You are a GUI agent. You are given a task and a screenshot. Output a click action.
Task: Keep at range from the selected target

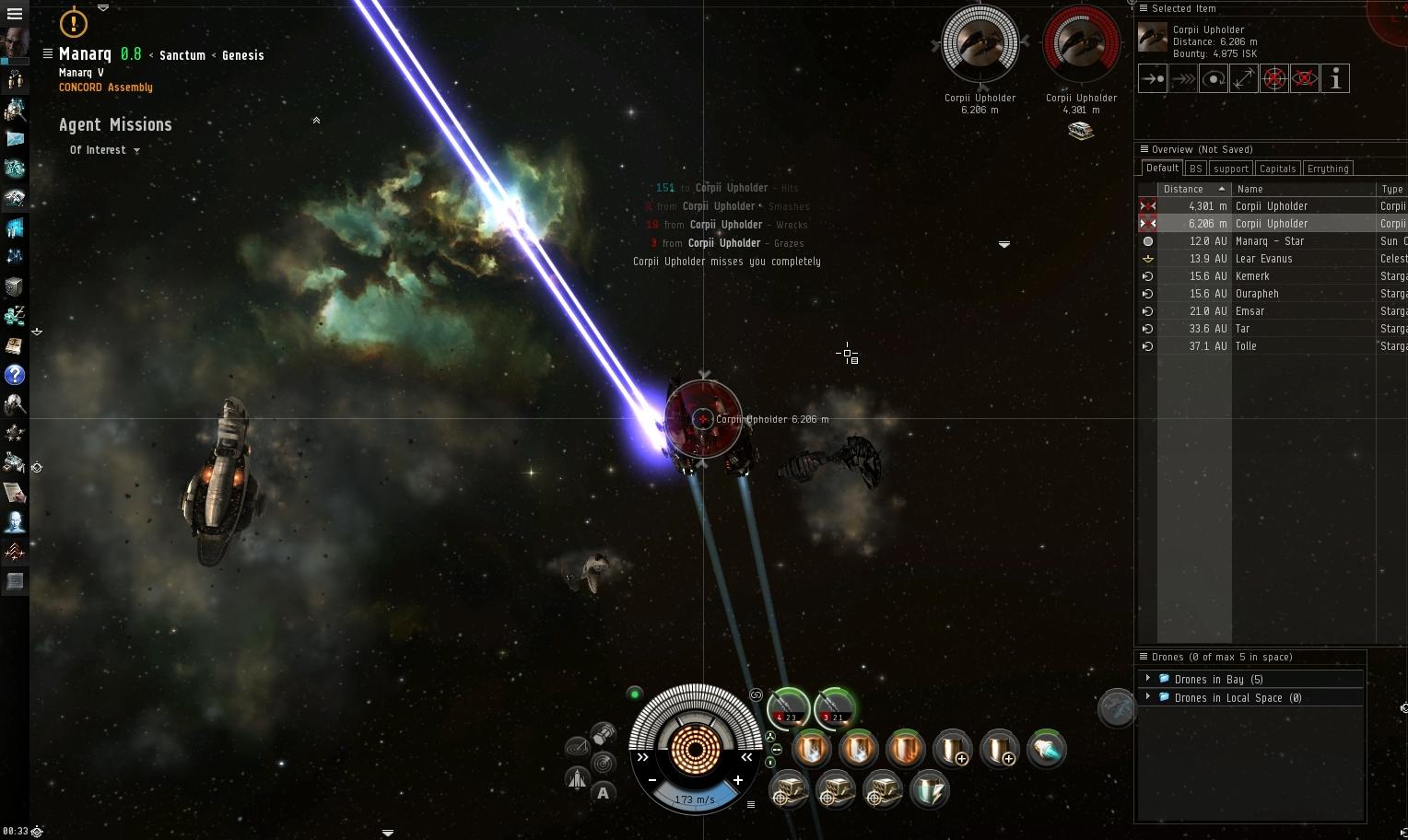(1243, 78)
